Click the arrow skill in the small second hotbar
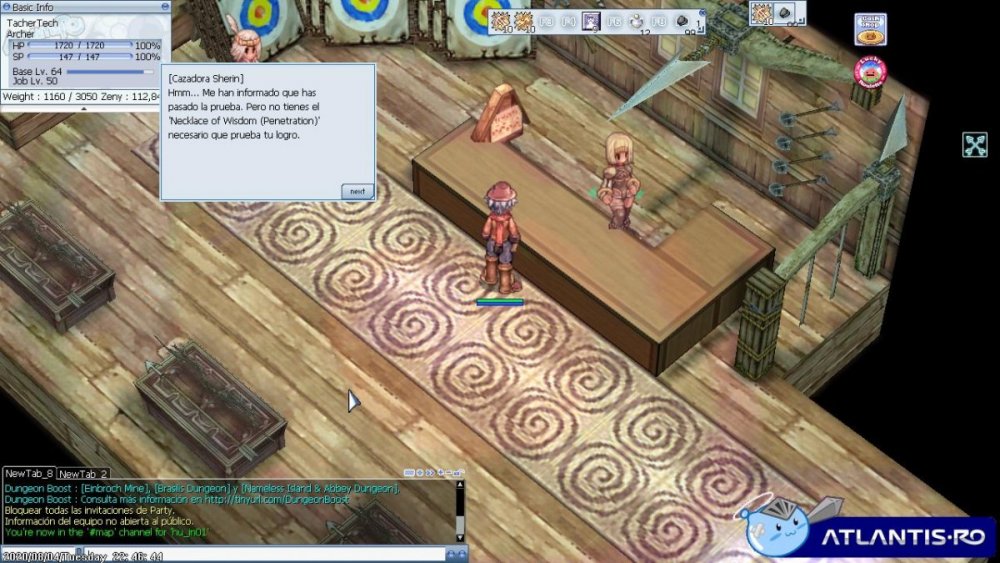1000x563 pixels. coord(762,13)
